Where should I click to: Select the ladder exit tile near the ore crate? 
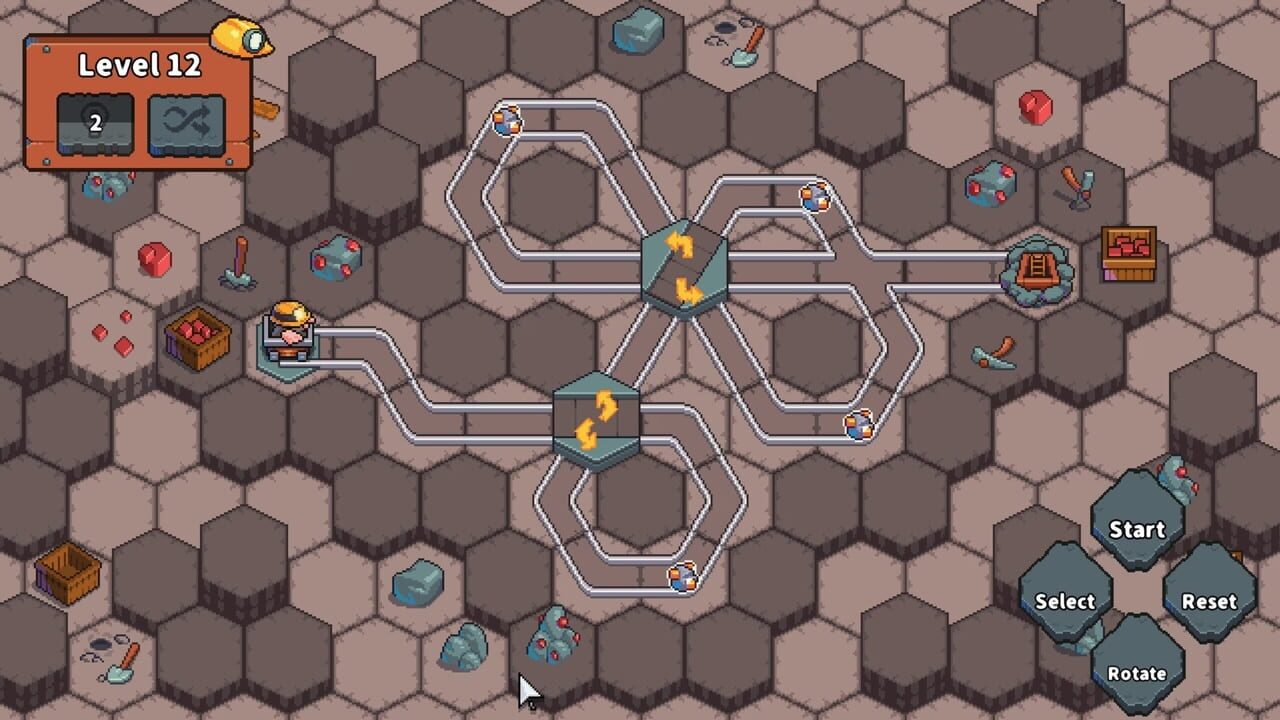tap(1037, 268)
